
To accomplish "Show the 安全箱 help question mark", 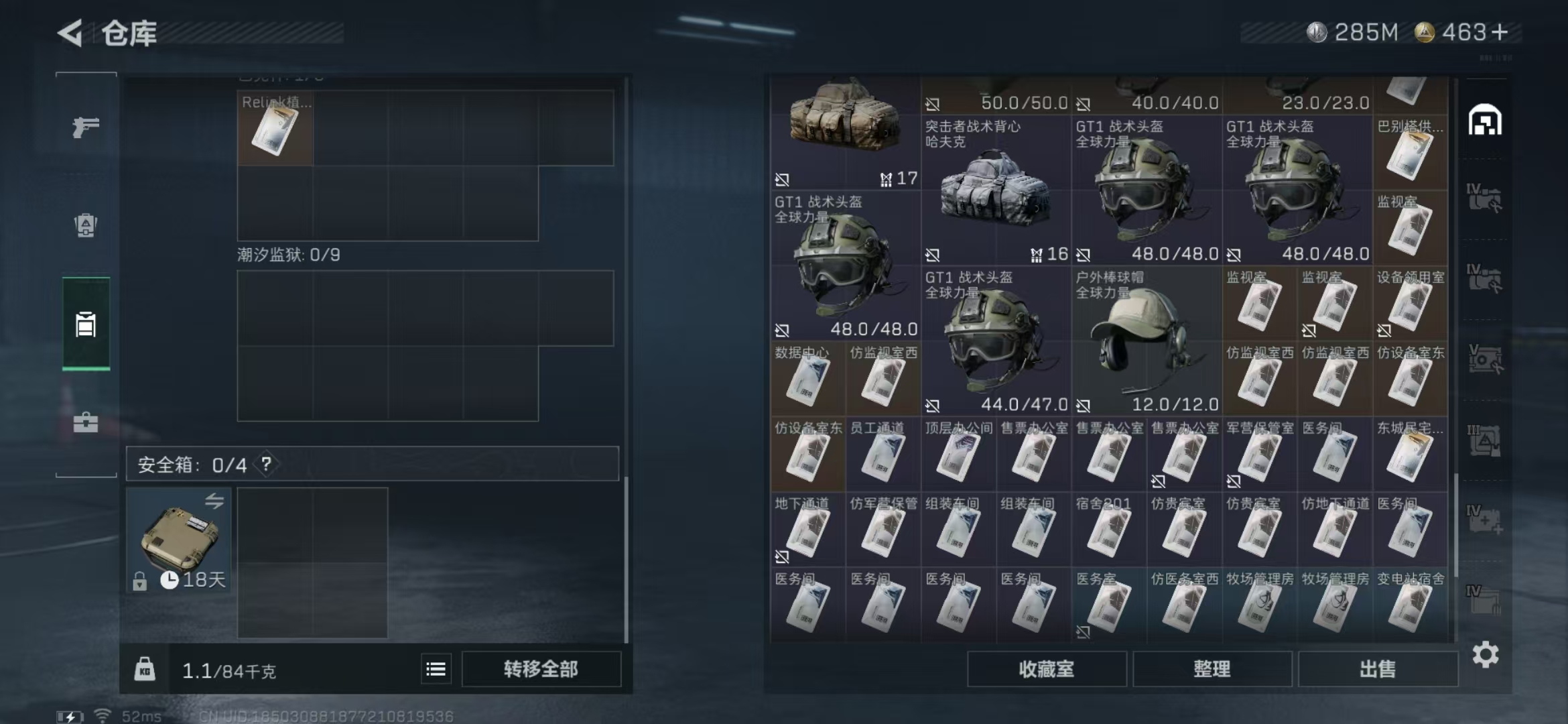I will (x=266, y=464).
